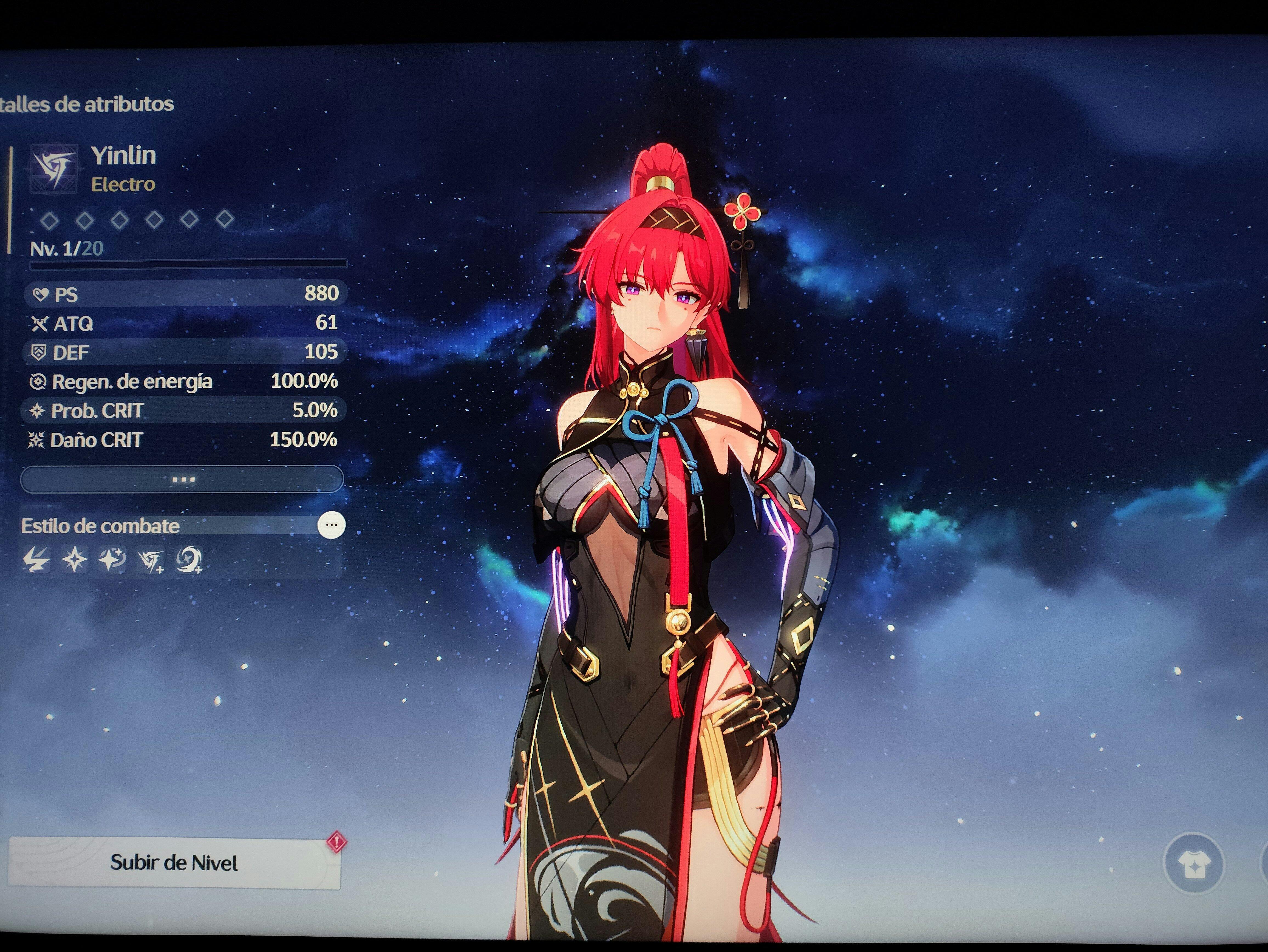Click Yinlin's Electro element emblem

(x=54, y=169)
